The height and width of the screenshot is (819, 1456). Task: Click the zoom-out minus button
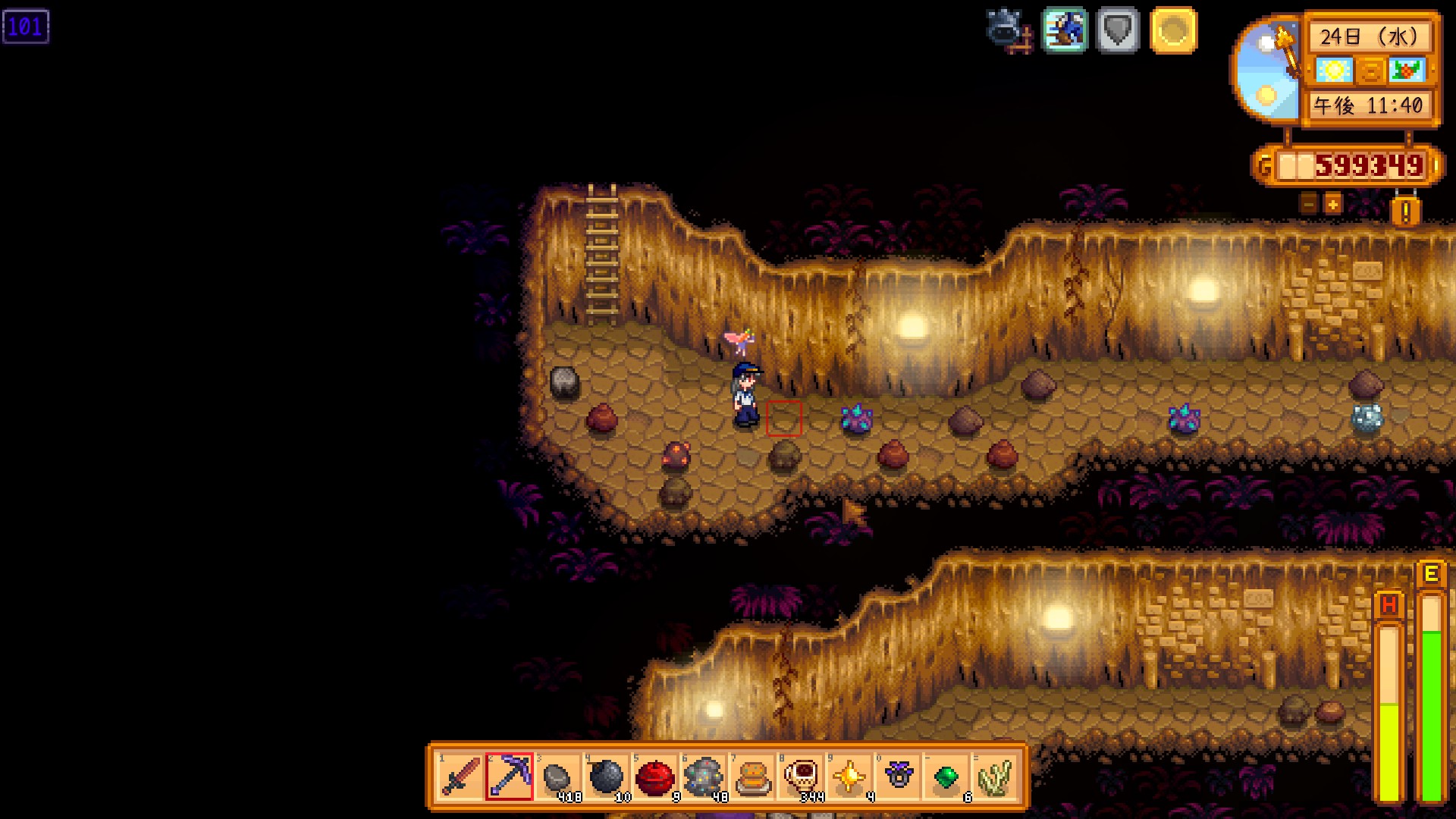coord(1308,203)
